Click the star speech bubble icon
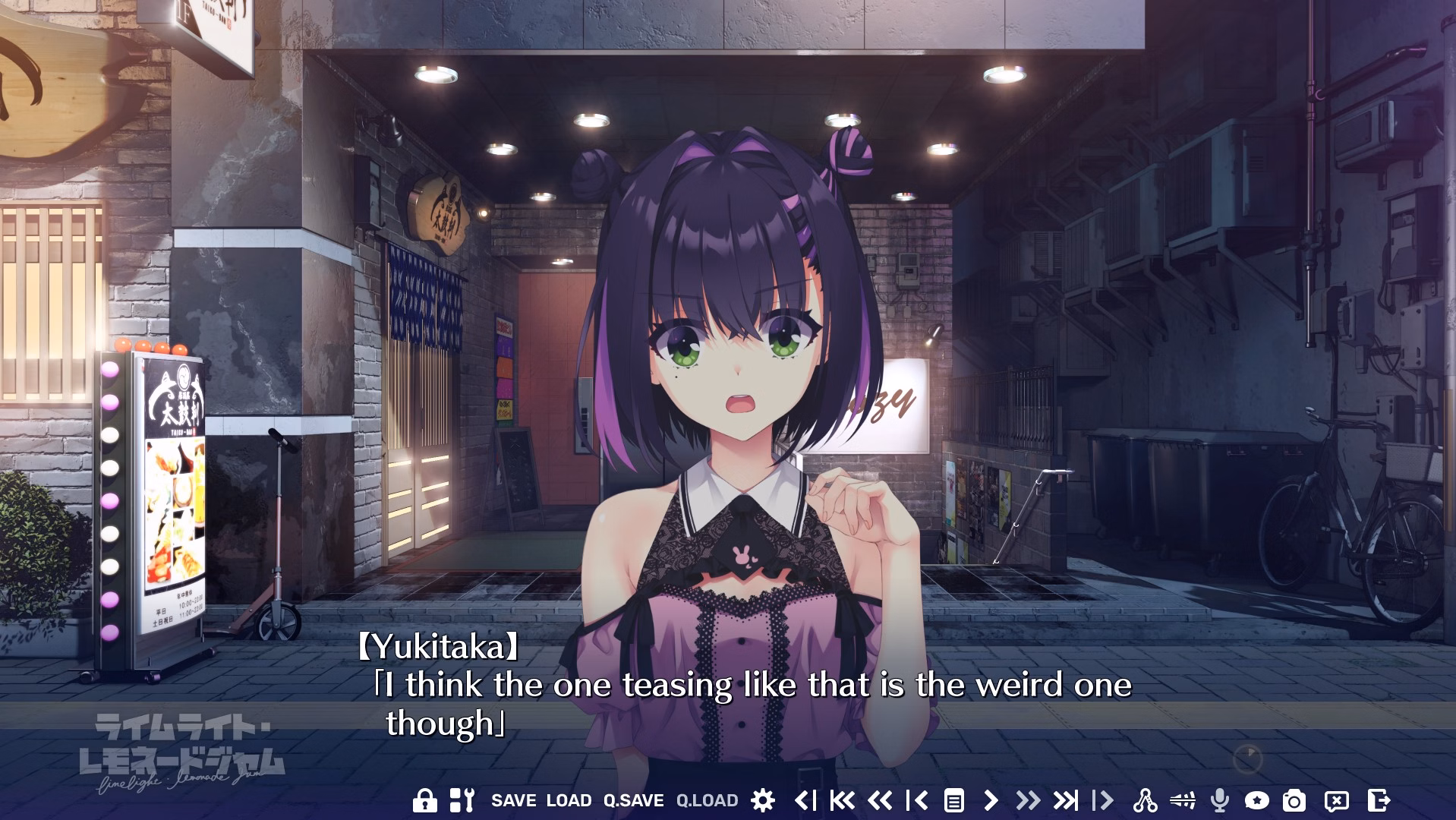The image size is (1456, 820). click(x=1257, y=800)
